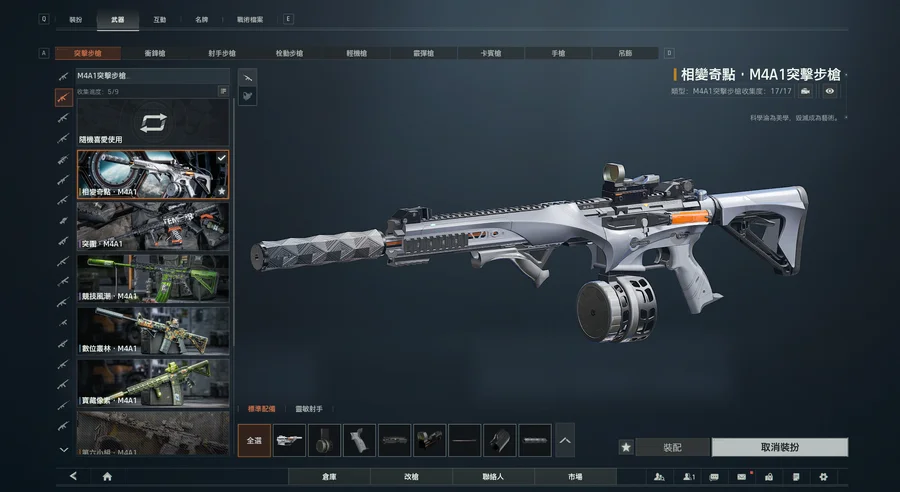Click the 裝配 equip button

click(x=673, y=447)
